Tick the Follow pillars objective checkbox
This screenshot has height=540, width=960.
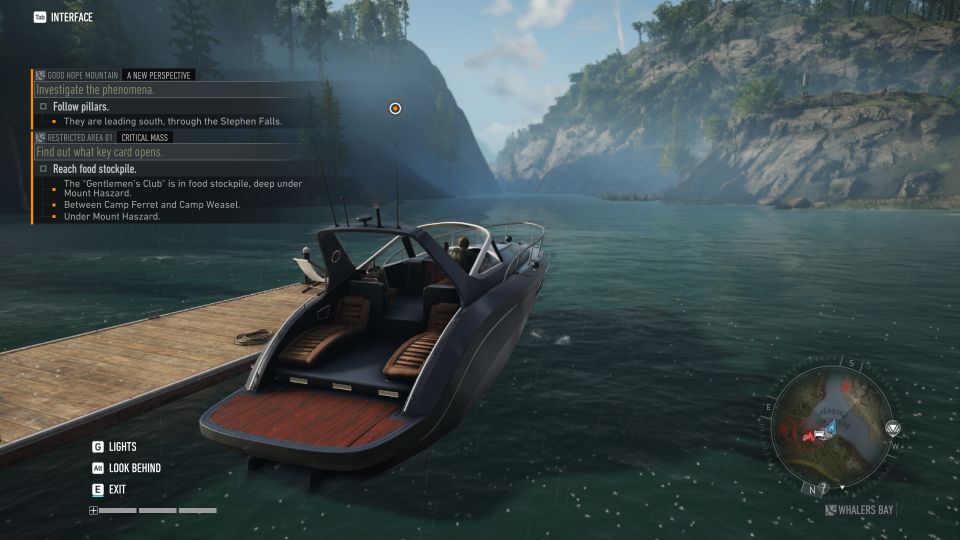[43, 106]
